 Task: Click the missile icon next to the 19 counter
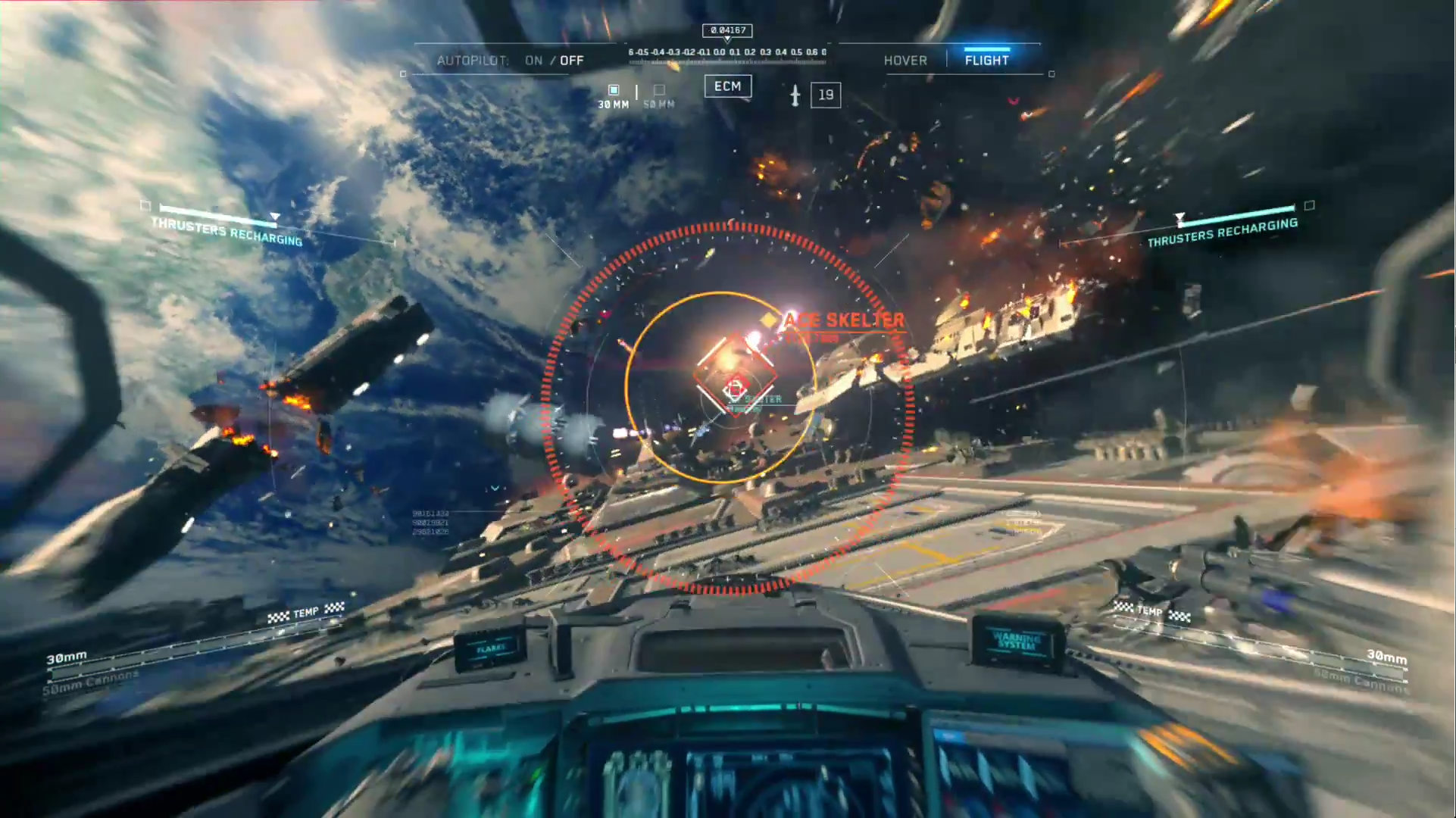(795, 95)
